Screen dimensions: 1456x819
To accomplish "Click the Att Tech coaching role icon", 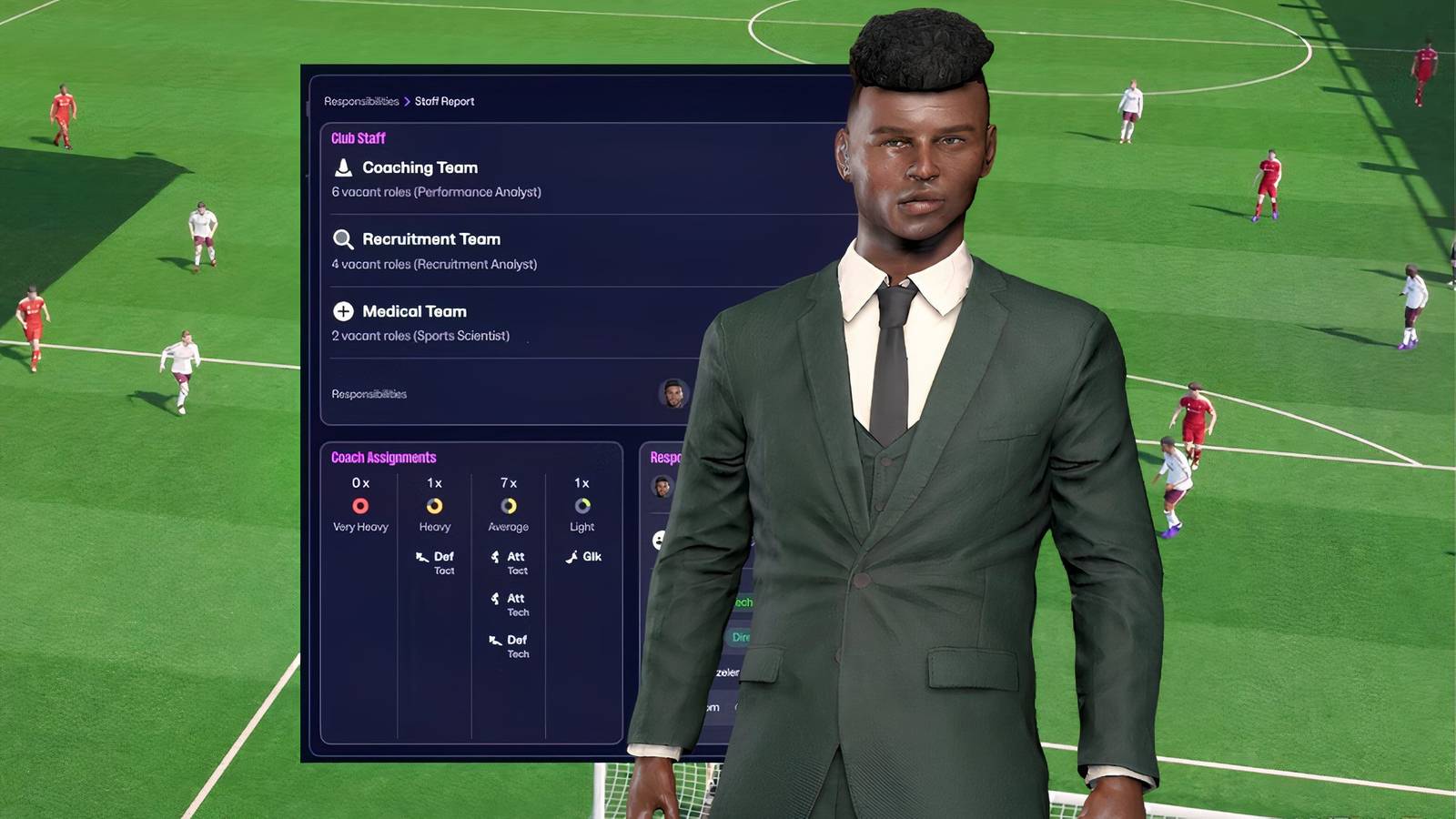I will [x=494, y=598].
